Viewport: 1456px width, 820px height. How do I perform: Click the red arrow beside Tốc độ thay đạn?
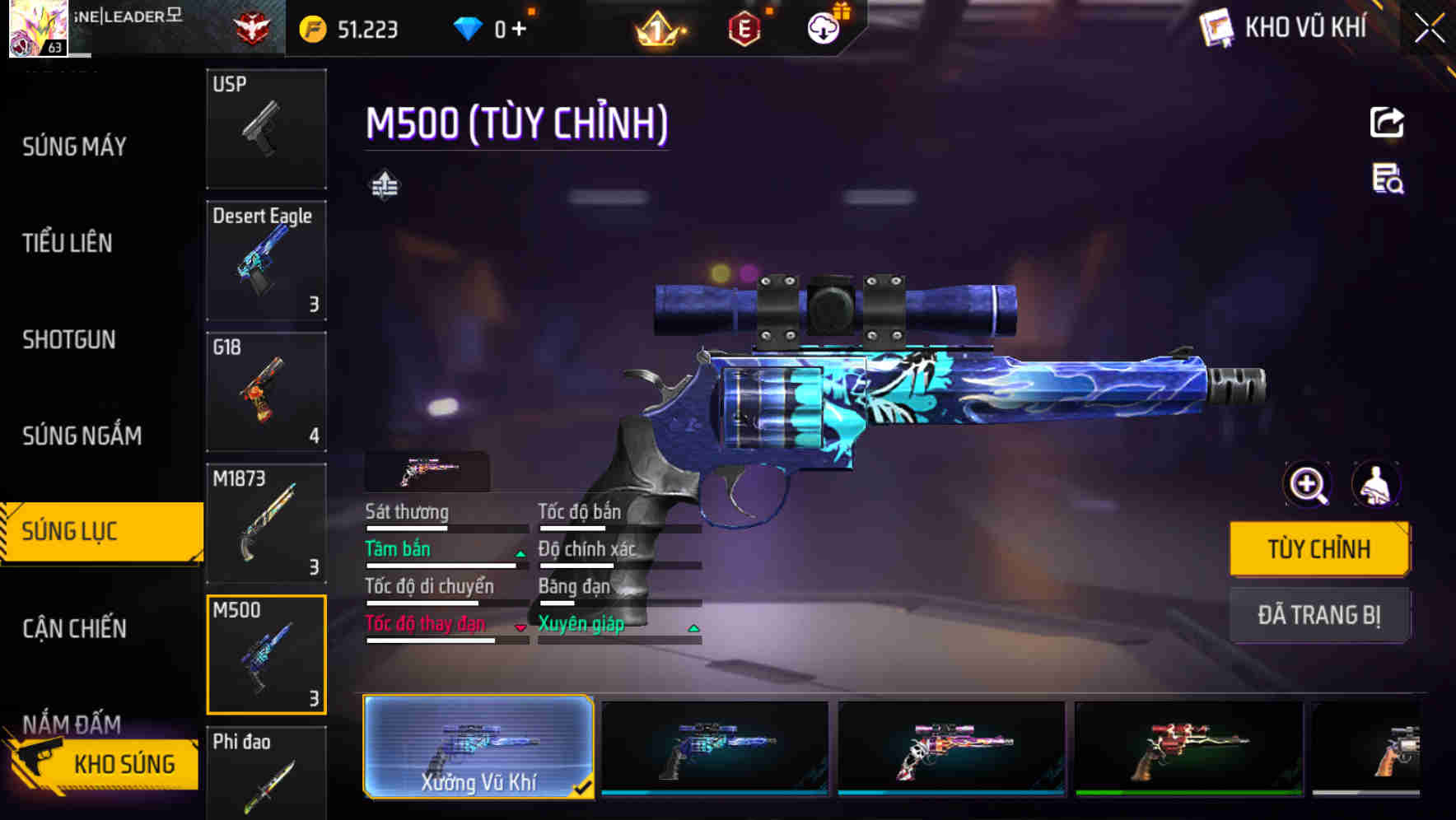(521, 627)
